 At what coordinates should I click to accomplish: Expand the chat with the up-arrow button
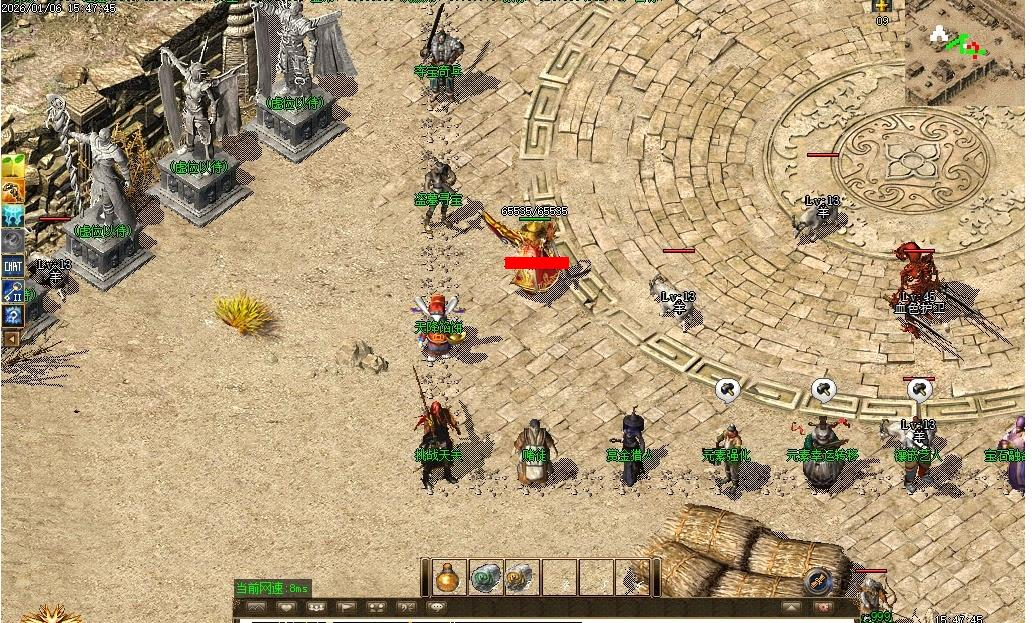click(x=791, y=607)
